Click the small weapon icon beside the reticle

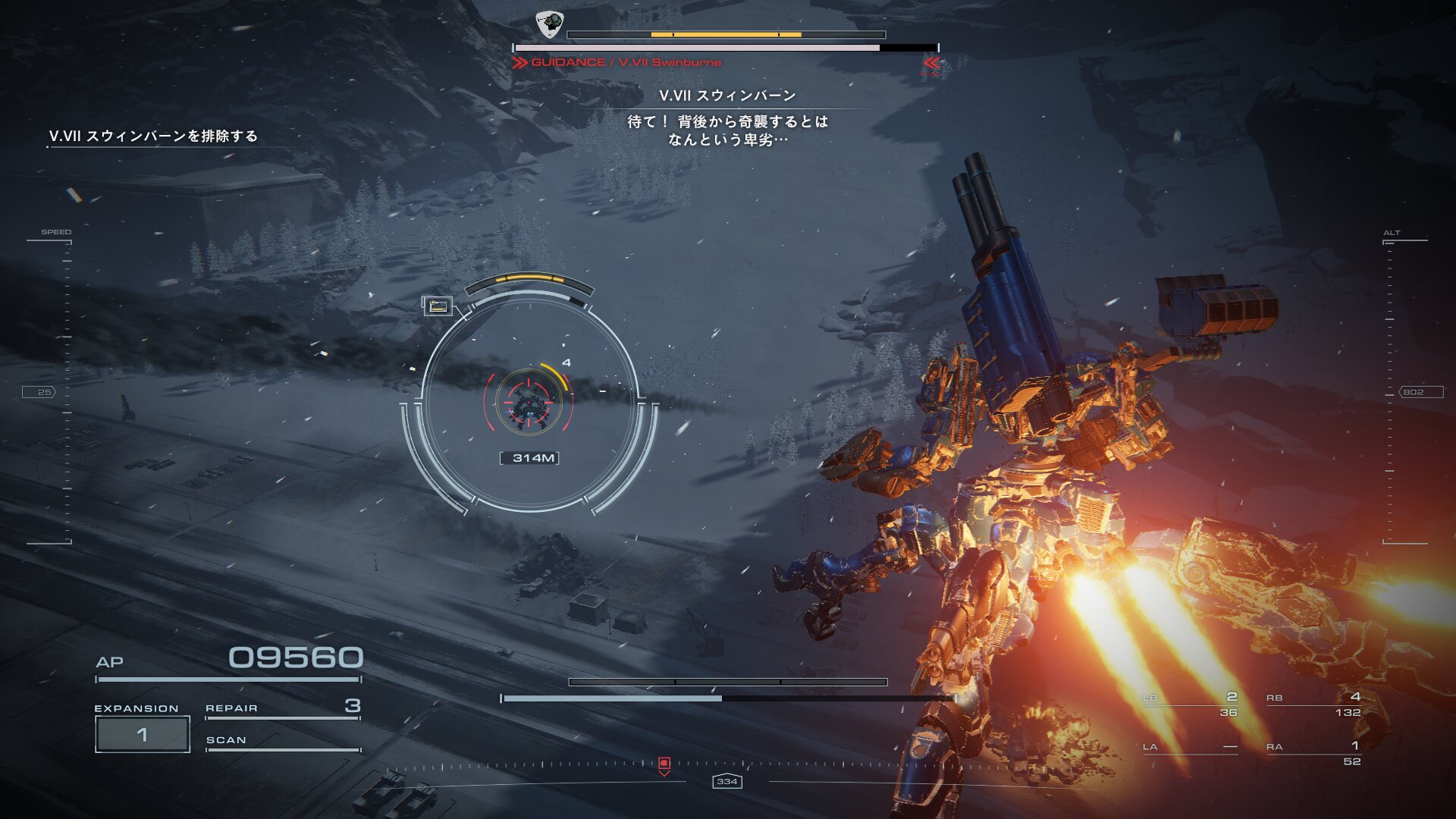point(438,306)
